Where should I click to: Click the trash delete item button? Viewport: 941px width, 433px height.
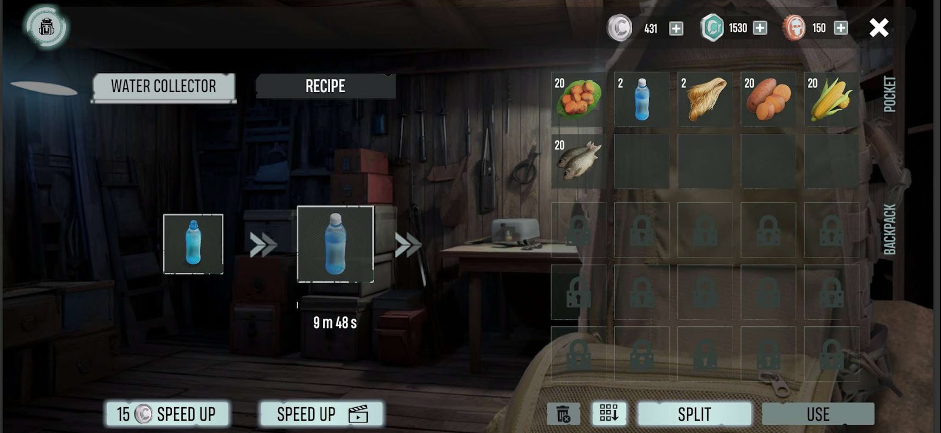(x=563, y=414)
